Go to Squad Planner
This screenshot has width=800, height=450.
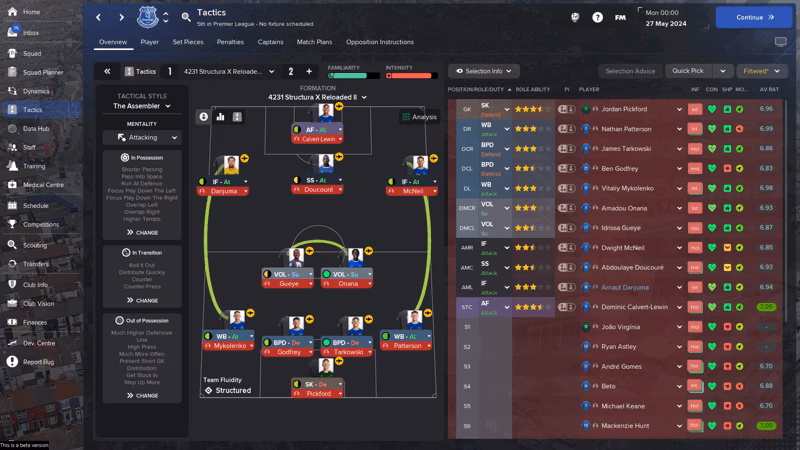point(42,72)
